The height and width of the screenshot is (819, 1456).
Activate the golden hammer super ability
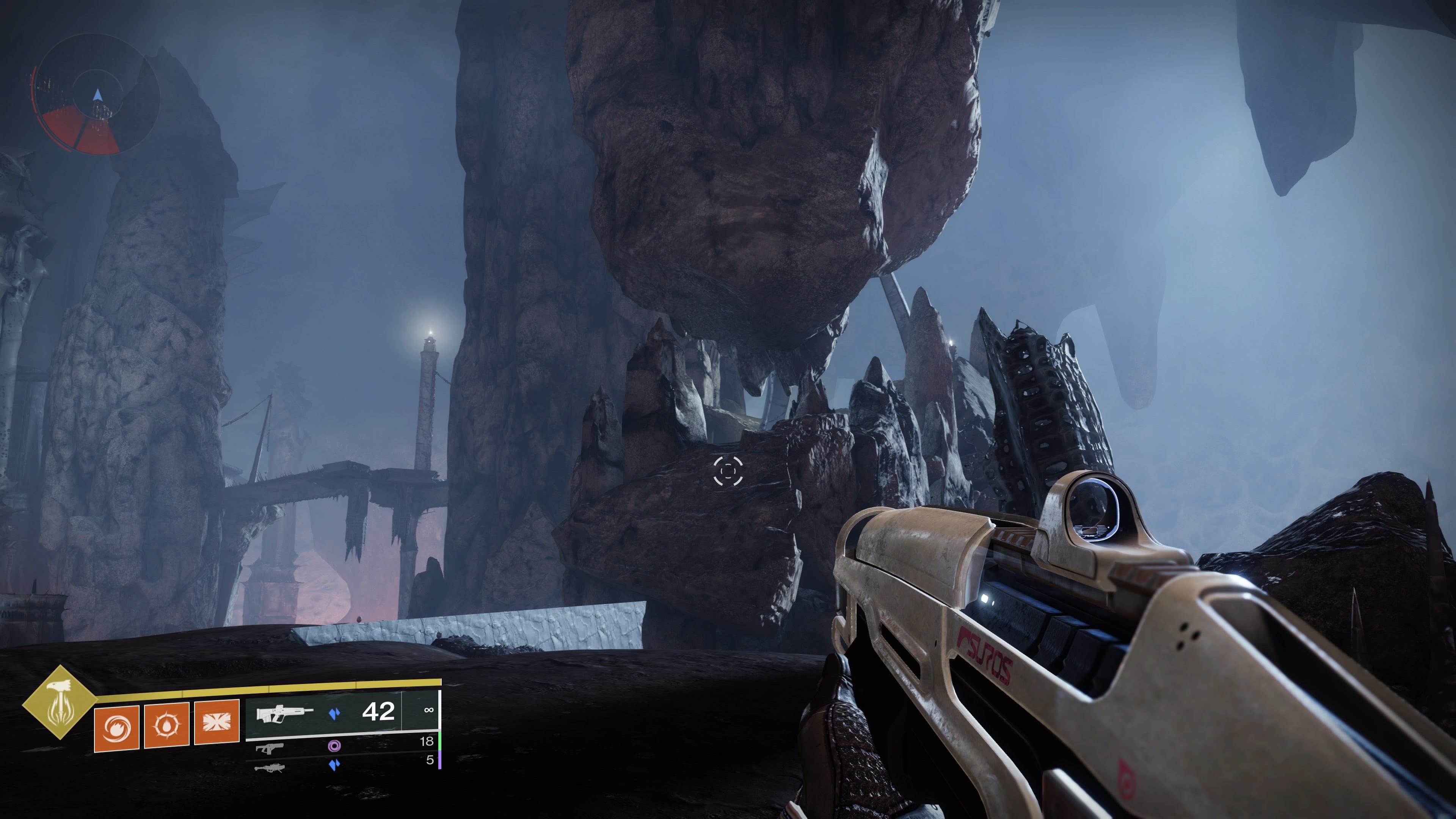point(60,703)
